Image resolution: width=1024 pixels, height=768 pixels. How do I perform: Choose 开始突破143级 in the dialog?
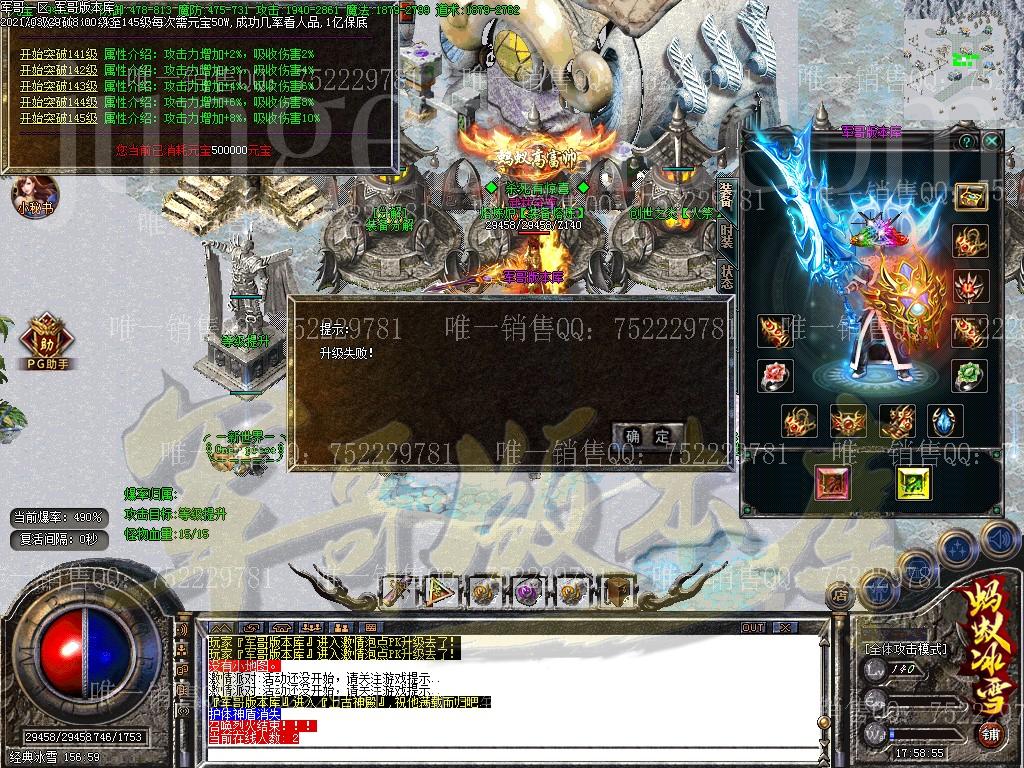coord(58,86)
